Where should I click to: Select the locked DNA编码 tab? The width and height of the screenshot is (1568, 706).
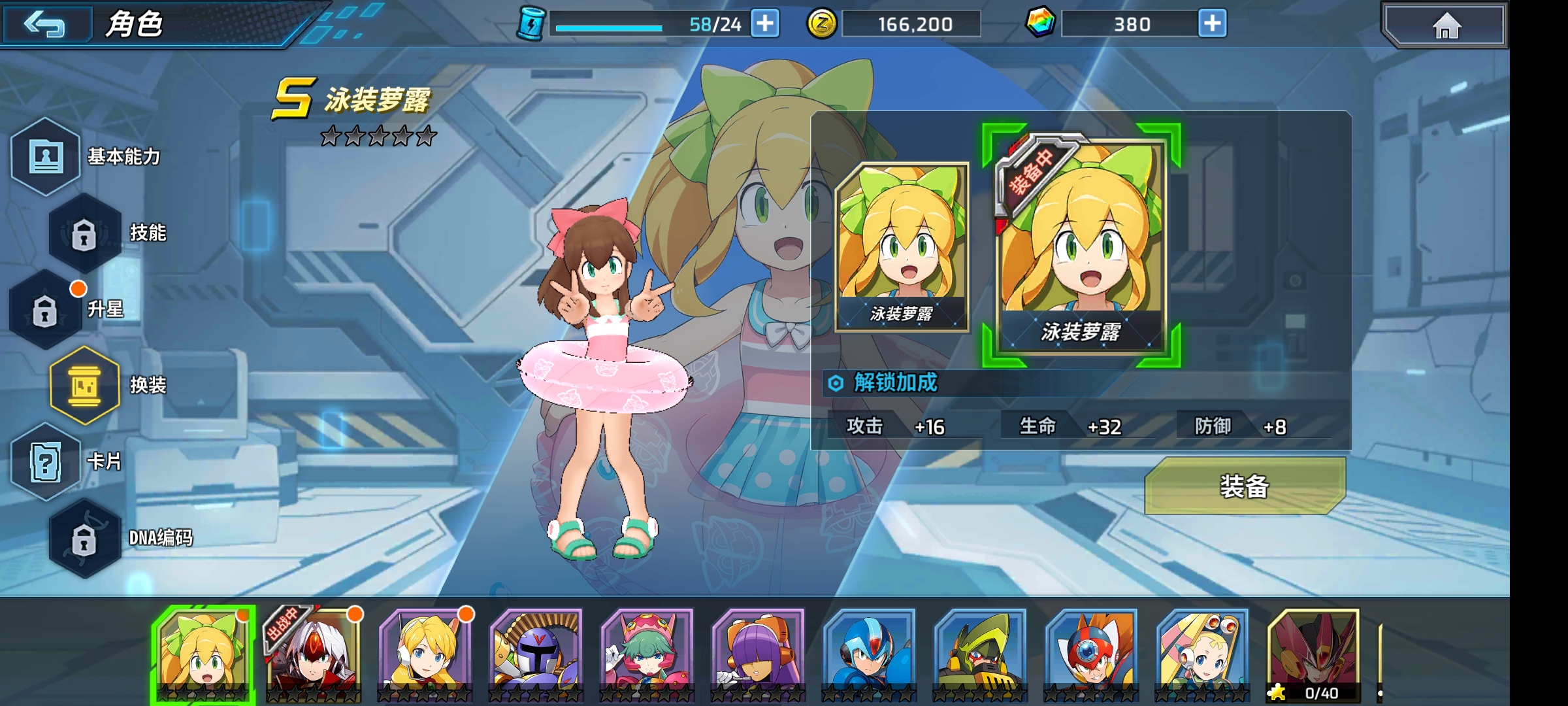85,538
